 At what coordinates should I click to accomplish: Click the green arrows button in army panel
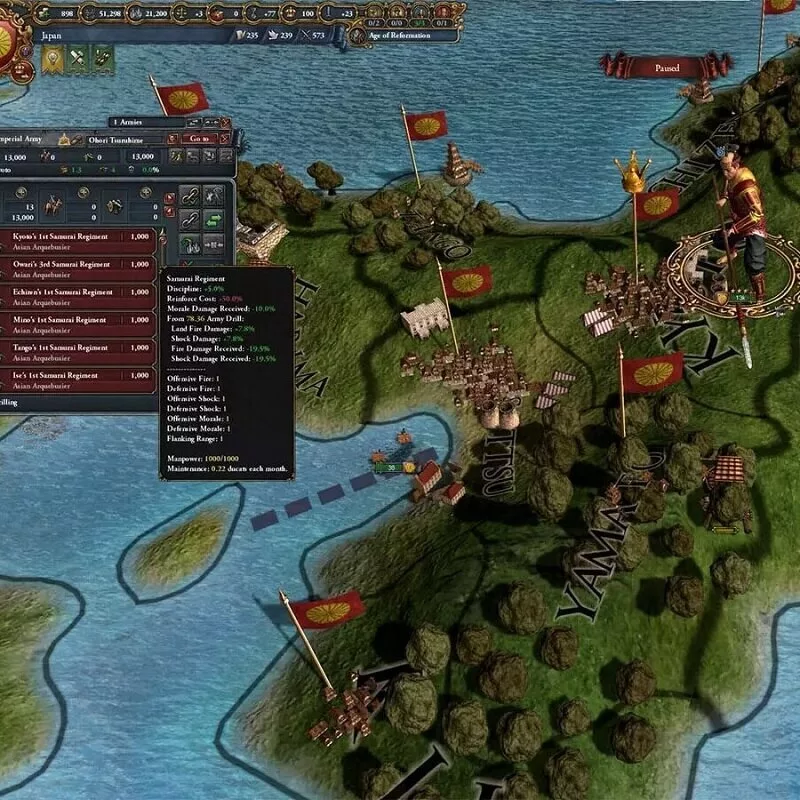click(x=213, y=217)
